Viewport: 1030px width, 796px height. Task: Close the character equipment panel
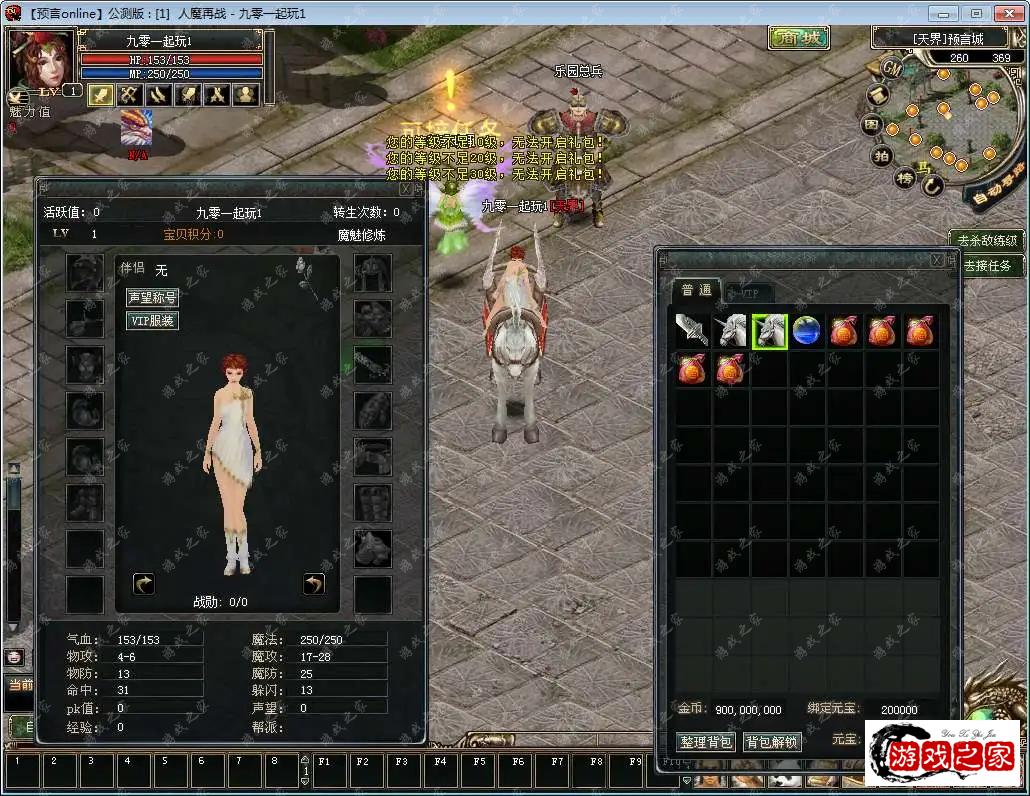coord(405,188)
